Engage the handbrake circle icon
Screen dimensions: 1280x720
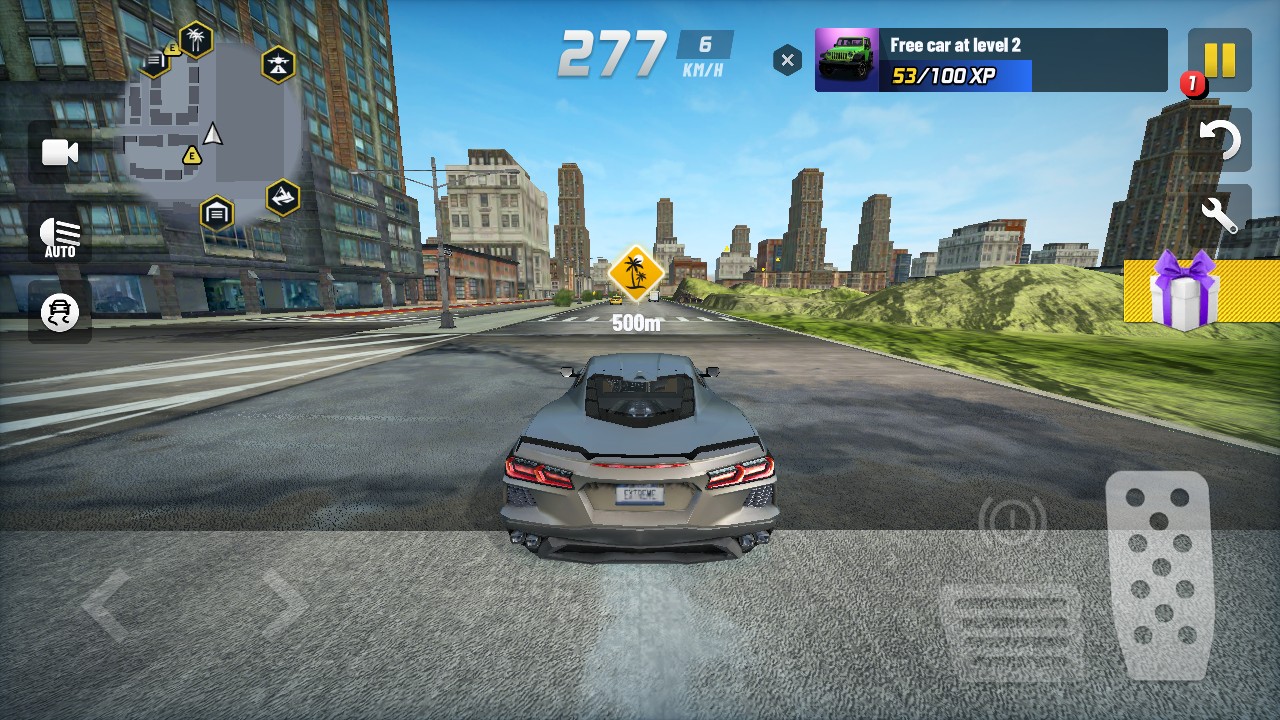point(1012,518)
